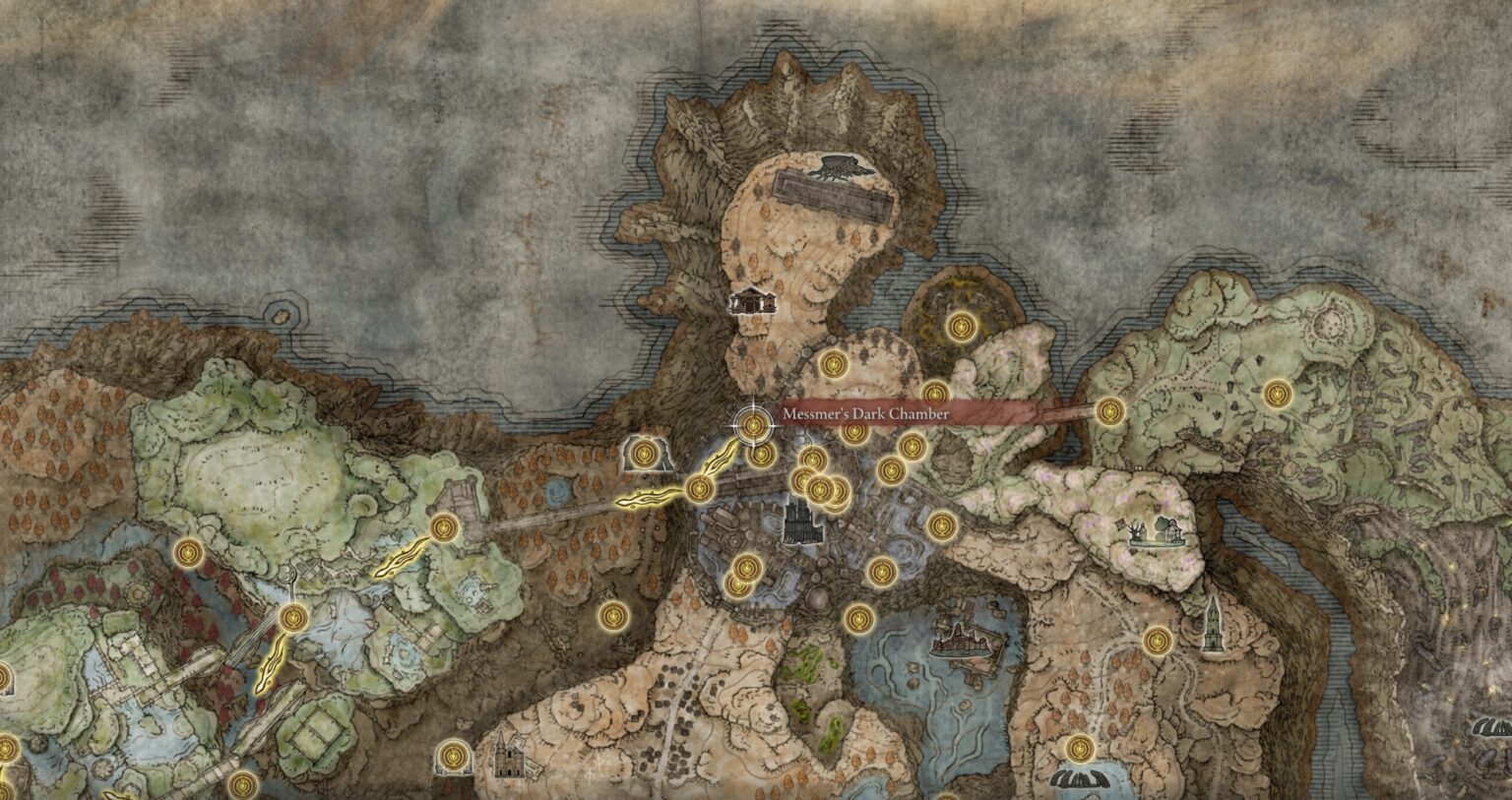Click the Messmer's Dark Chamber name banner
1512x800 pixels.
pyautogui.click(x=864, y=413)
